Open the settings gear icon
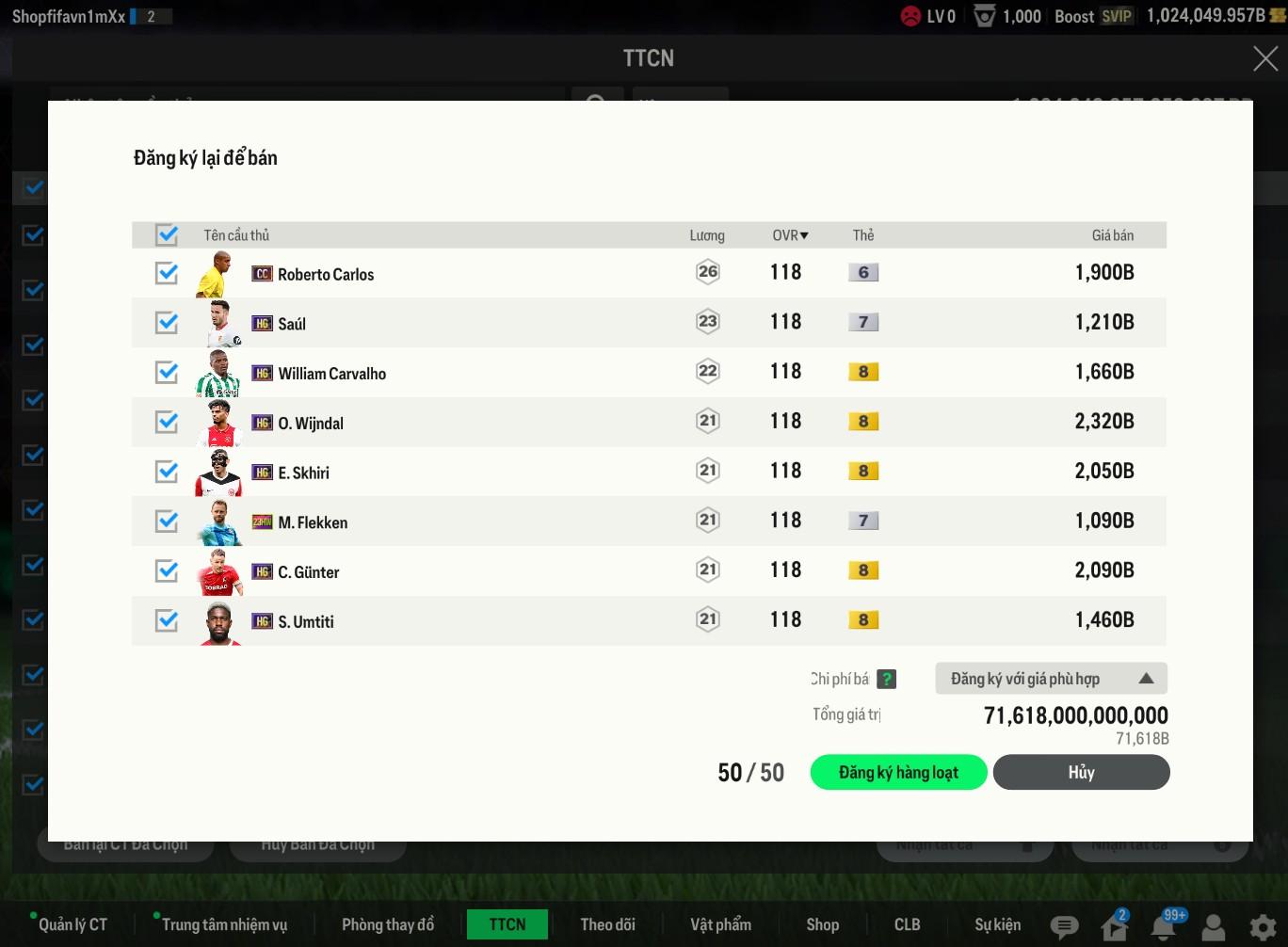Image resolution: width=1288 pixels, height=947 pixels. pyautogui.click(x=1263, y=927)
